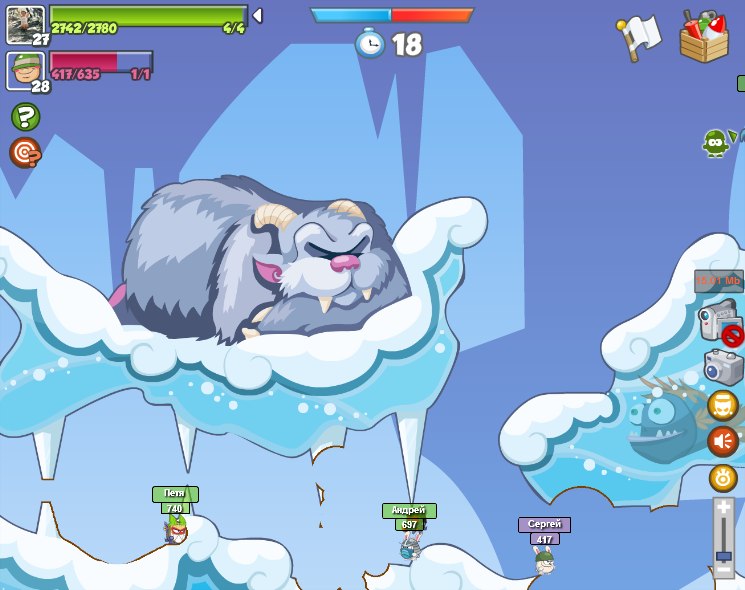Zoom out with the minus button

coord(723,570)
